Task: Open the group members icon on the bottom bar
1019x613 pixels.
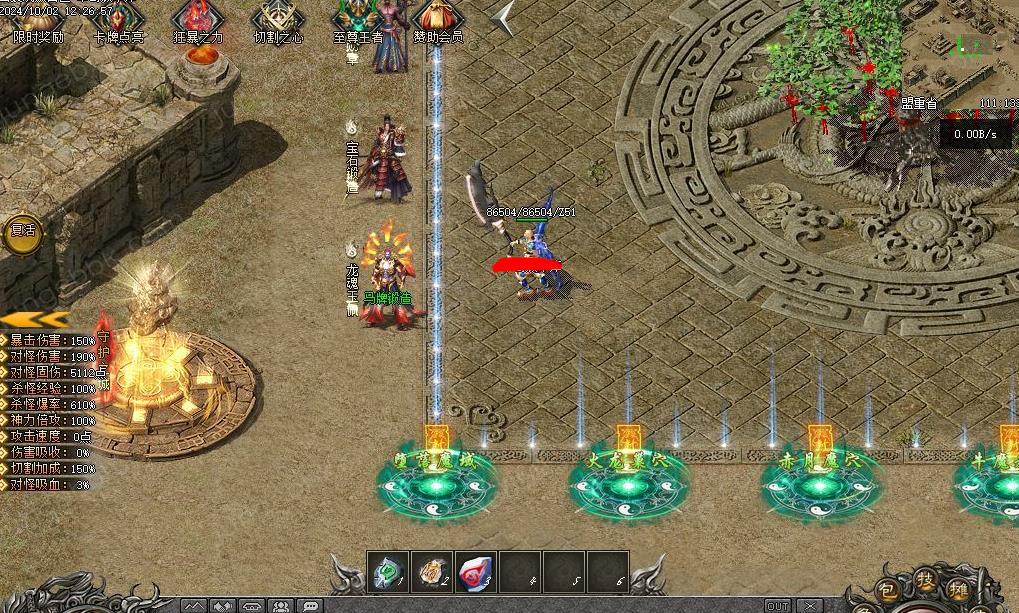Action: (x=281, y=606)
